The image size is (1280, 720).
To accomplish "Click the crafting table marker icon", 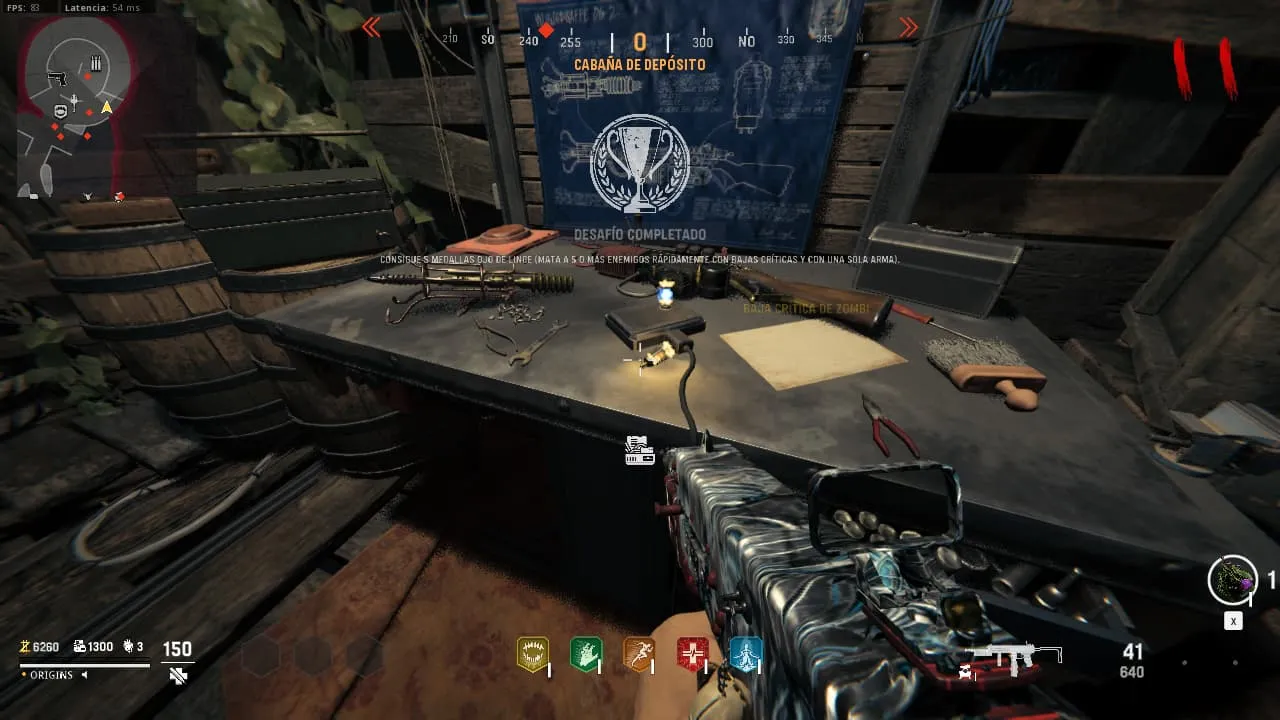I will [x=640, y=450].
